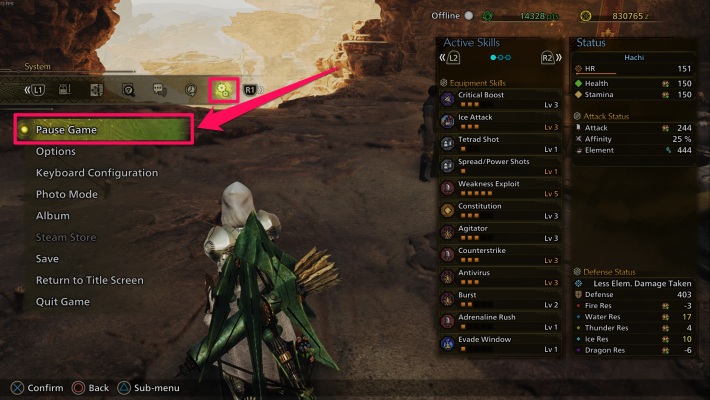Image resolution: width=710 pixels, height=400 pixels.
Task: Enter Photo Mode
Action: tap(67, 194)
